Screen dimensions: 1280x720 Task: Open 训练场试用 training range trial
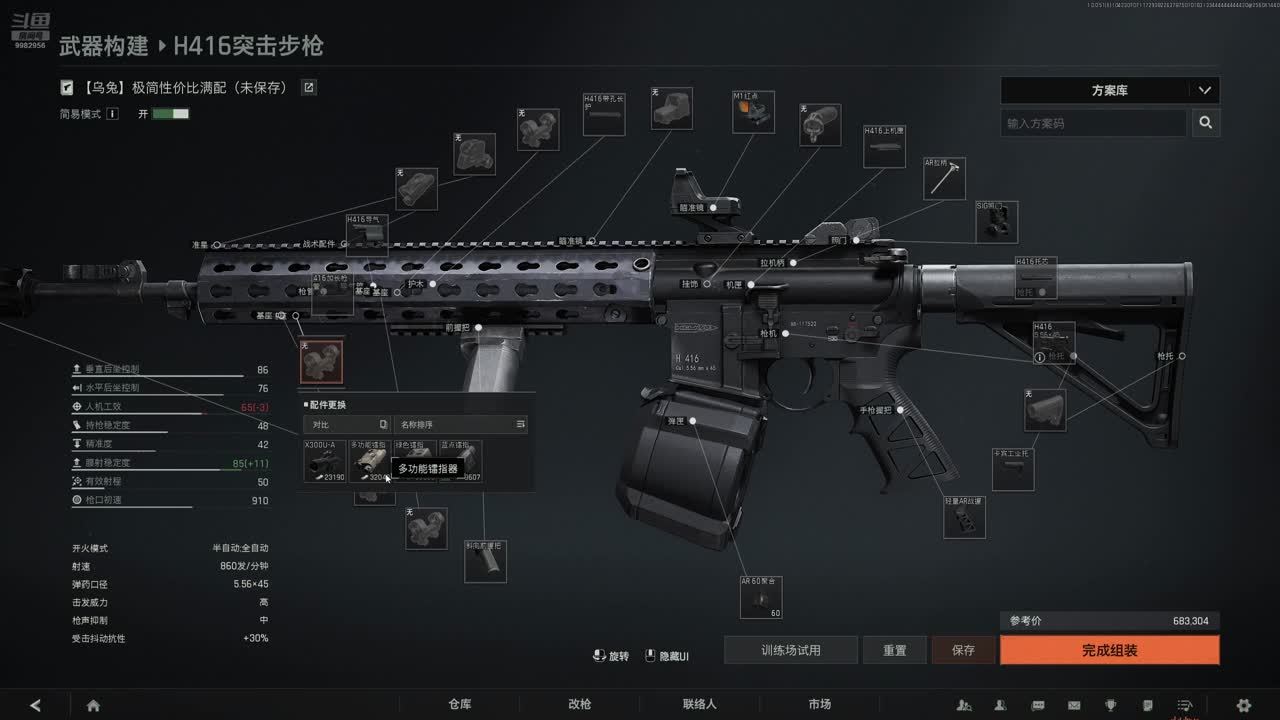click(790, 650)
